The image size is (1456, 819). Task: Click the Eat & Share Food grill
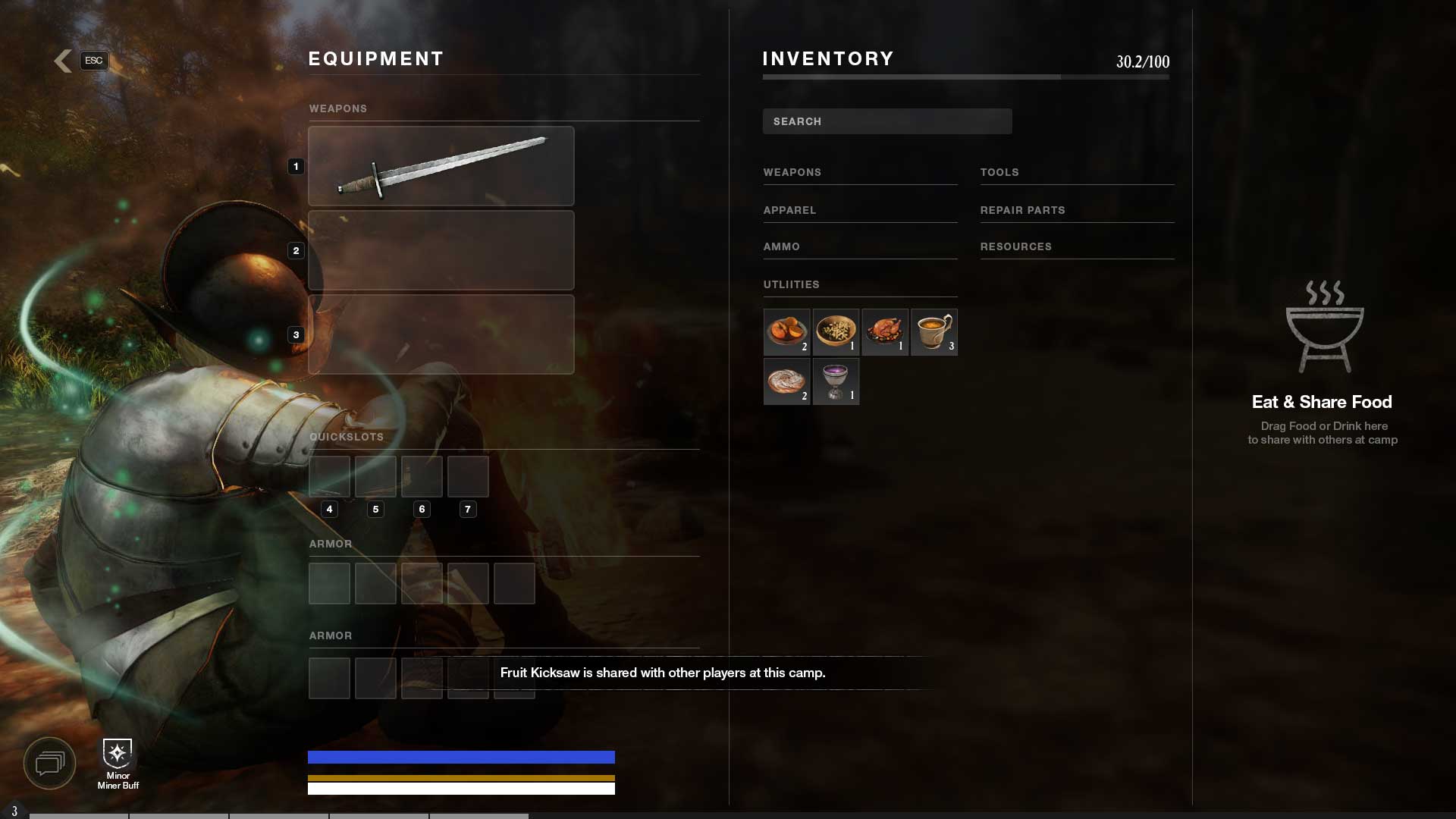[x=1324, y=328]
